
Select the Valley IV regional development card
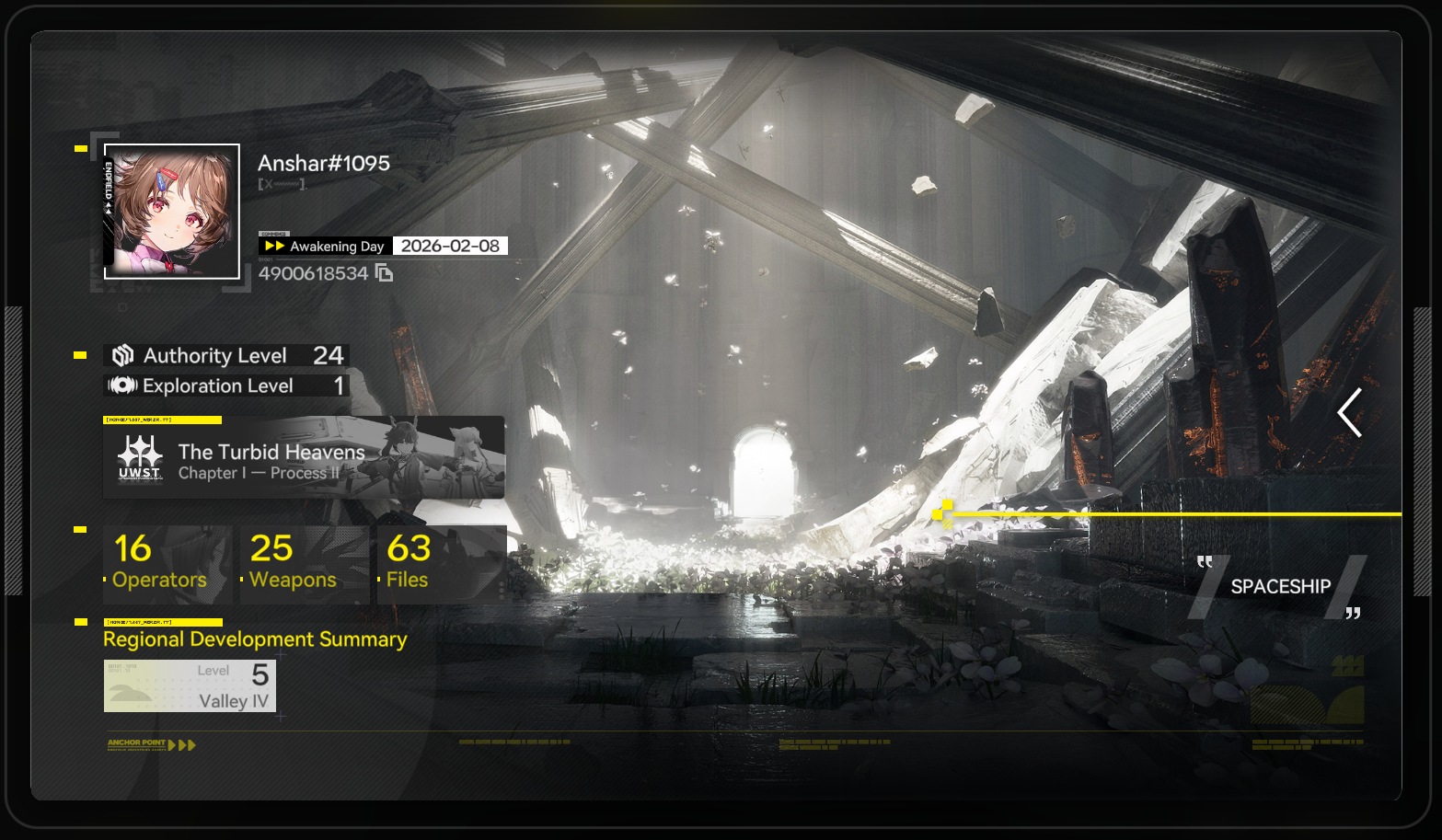click(190, 685)
